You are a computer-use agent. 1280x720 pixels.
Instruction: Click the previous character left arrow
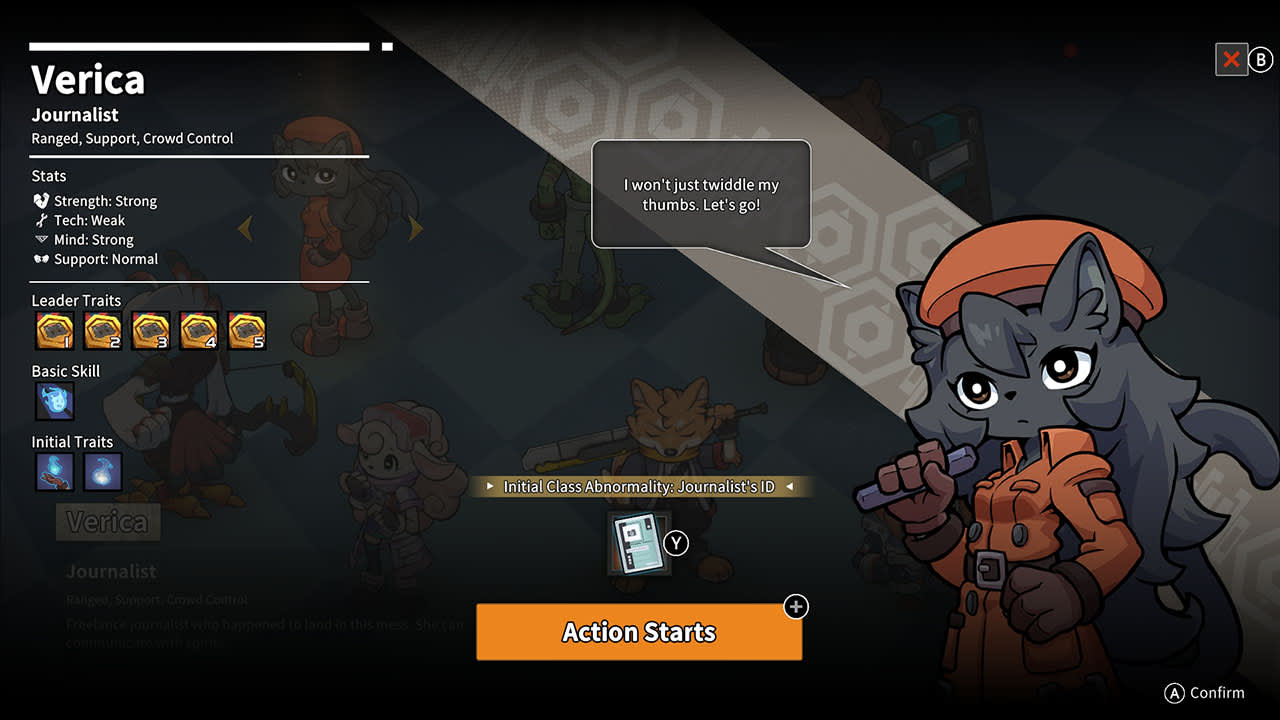coord(246,228)
